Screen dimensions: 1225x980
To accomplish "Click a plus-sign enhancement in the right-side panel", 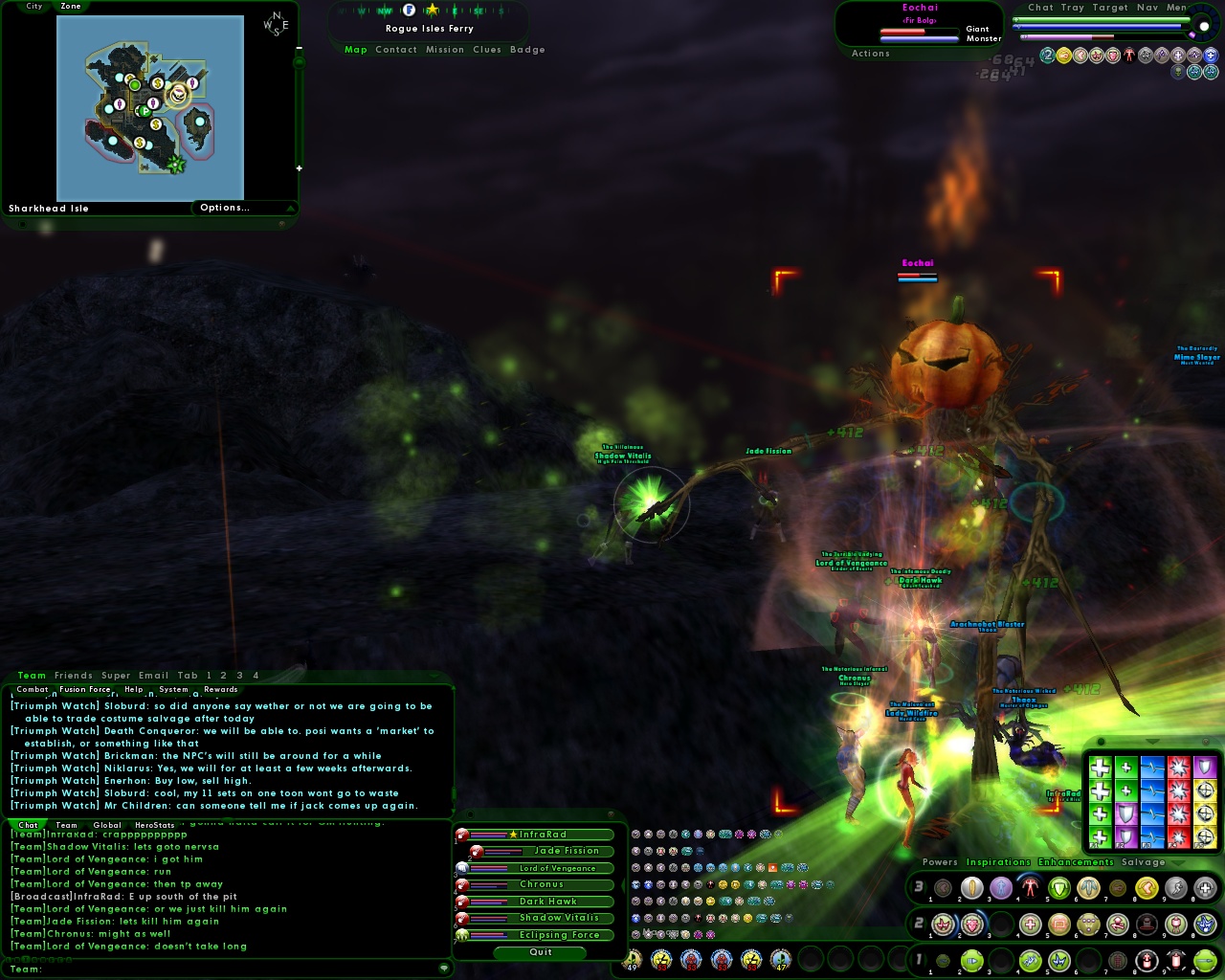I will [x=1100, y=767].
